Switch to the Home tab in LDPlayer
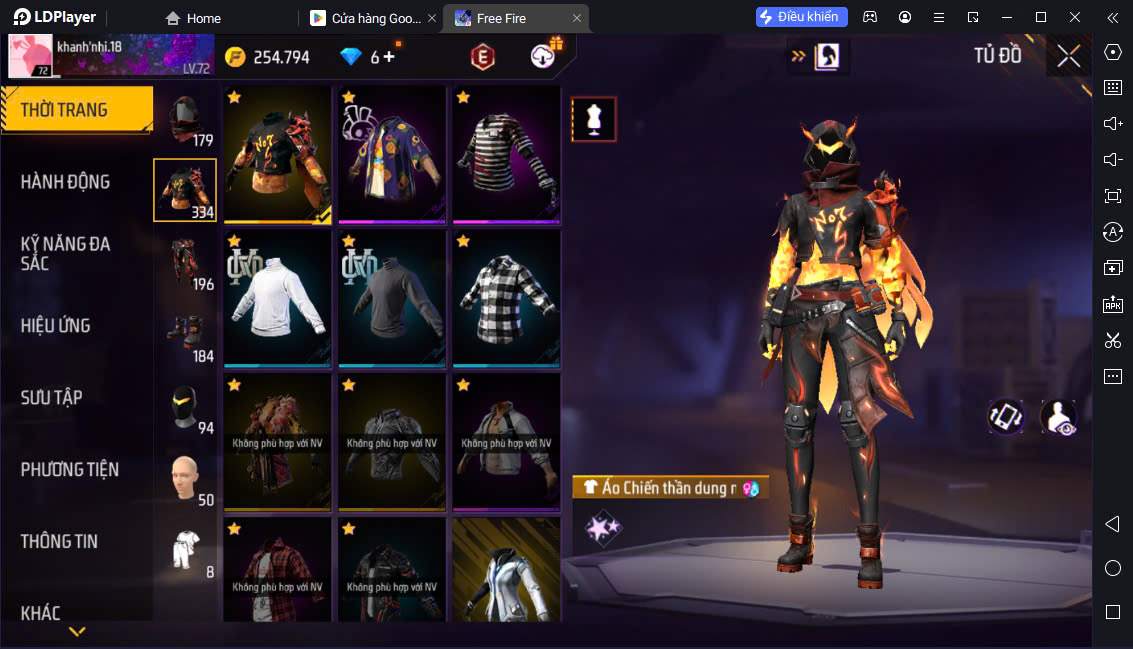Screen dimensions: 1133x649 click(x=193, y=18)
